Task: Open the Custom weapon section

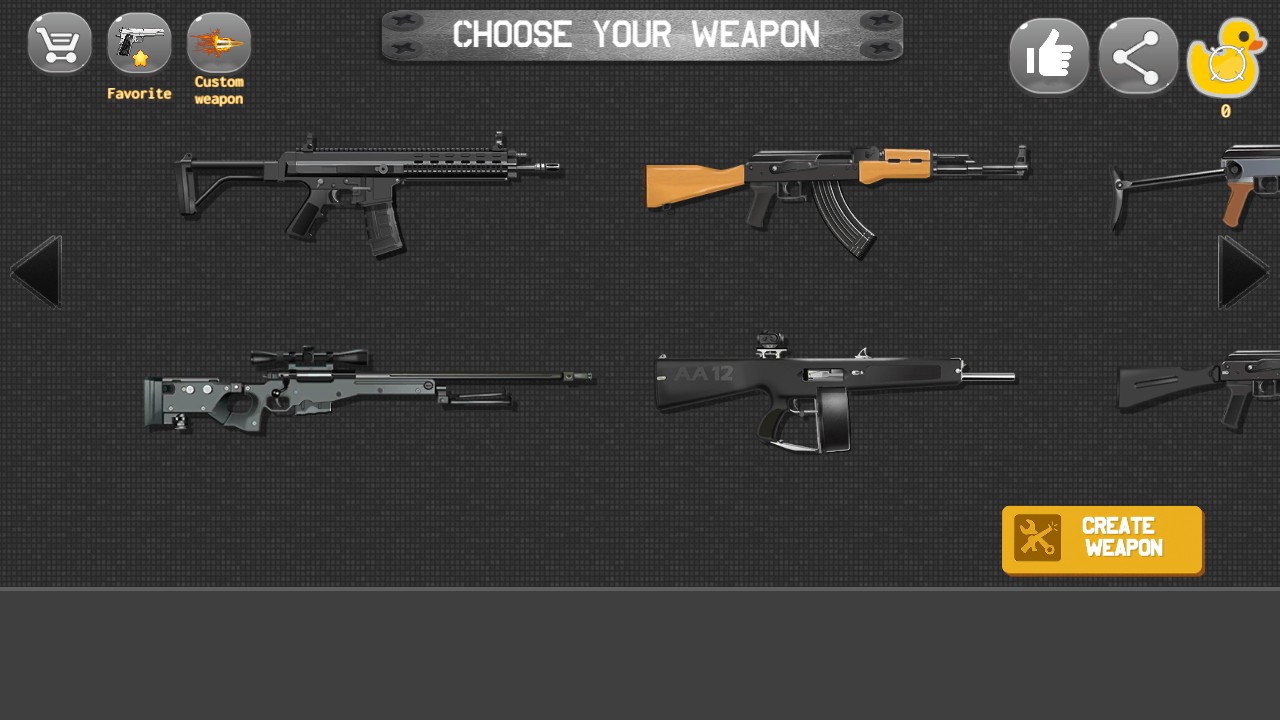Action: click(219, 45)
